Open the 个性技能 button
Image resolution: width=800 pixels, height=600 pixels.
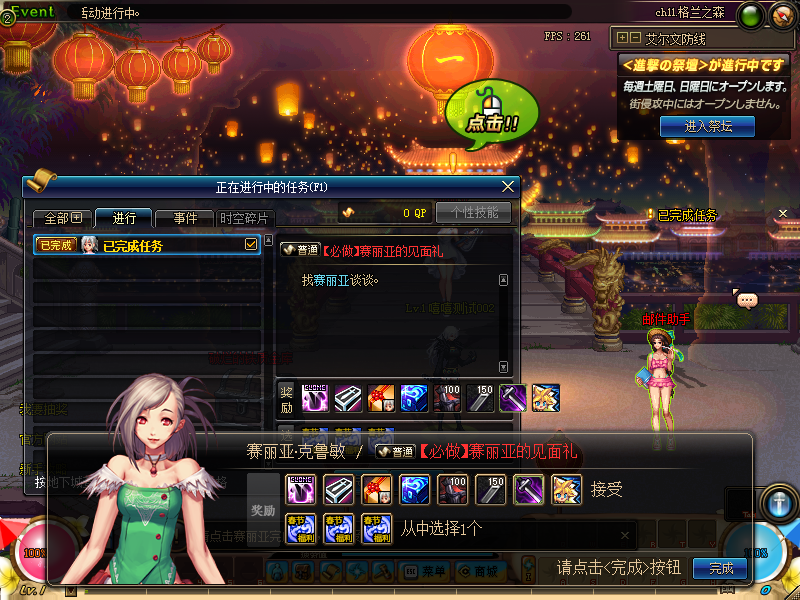click(x=474, y=212)
